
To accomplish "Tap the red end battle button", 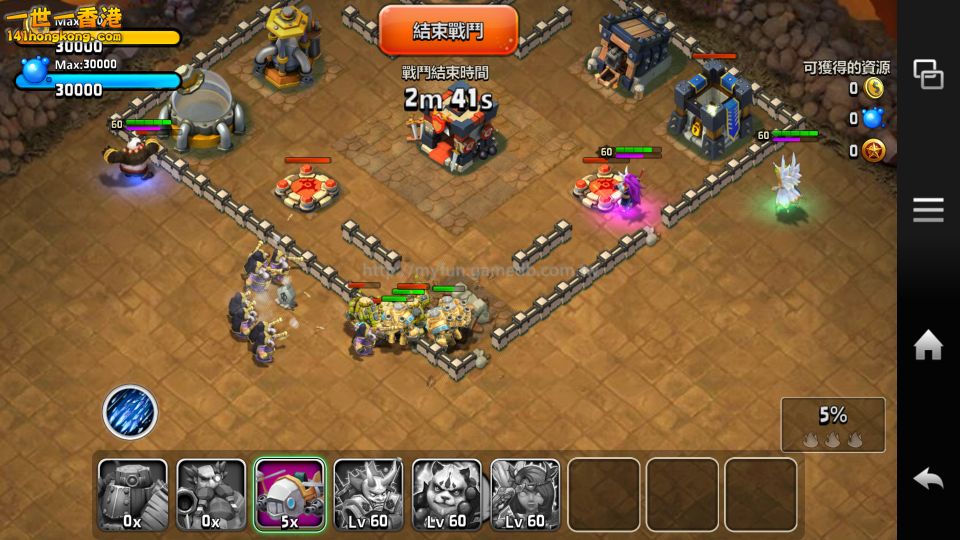I will tap(448, 30).
